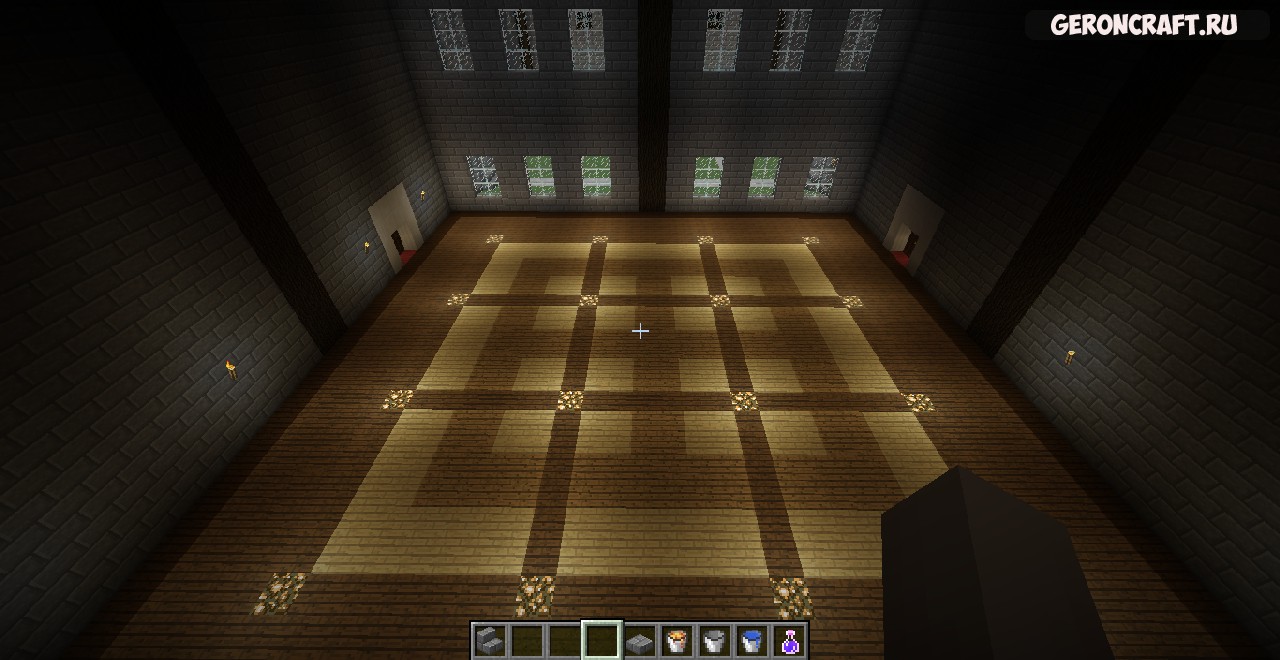Click the highlighted empty hotbar slot

click(602, 640)
